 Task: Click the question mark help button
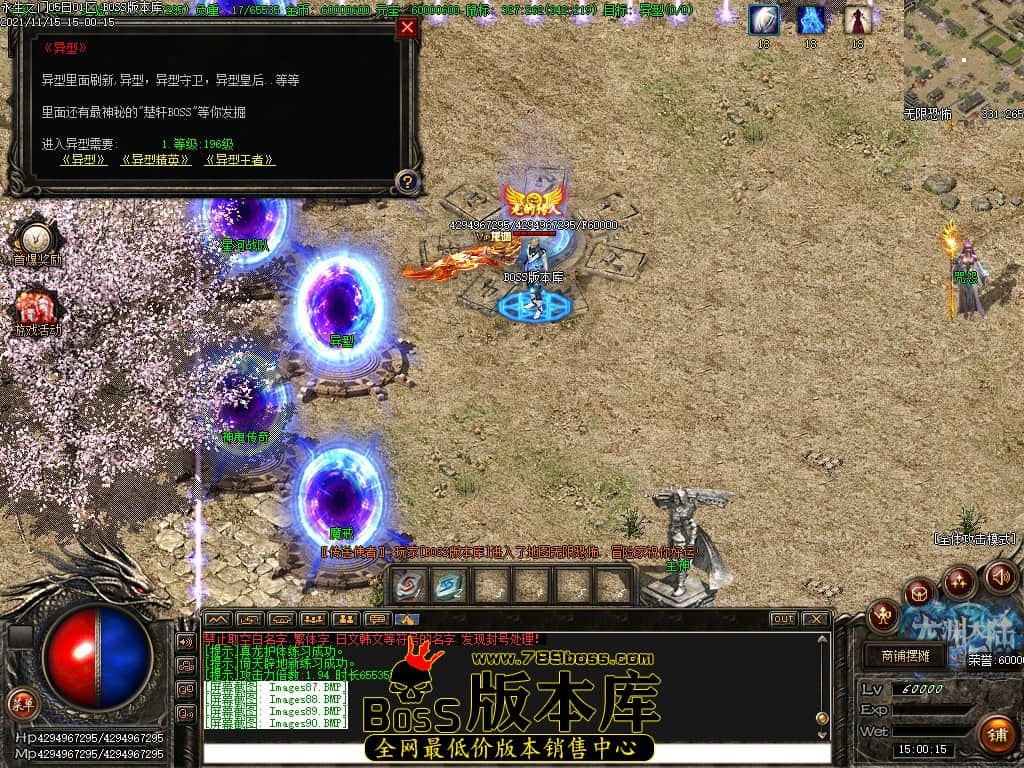click(x=406, y=182)
